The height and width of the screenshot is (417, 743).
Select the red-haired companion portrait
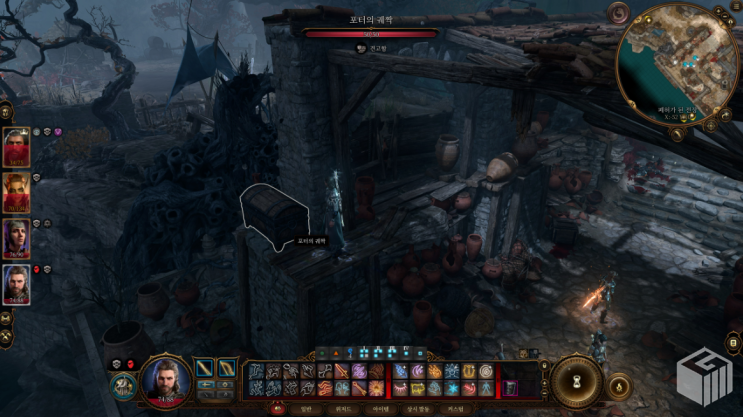coord(17,193)
